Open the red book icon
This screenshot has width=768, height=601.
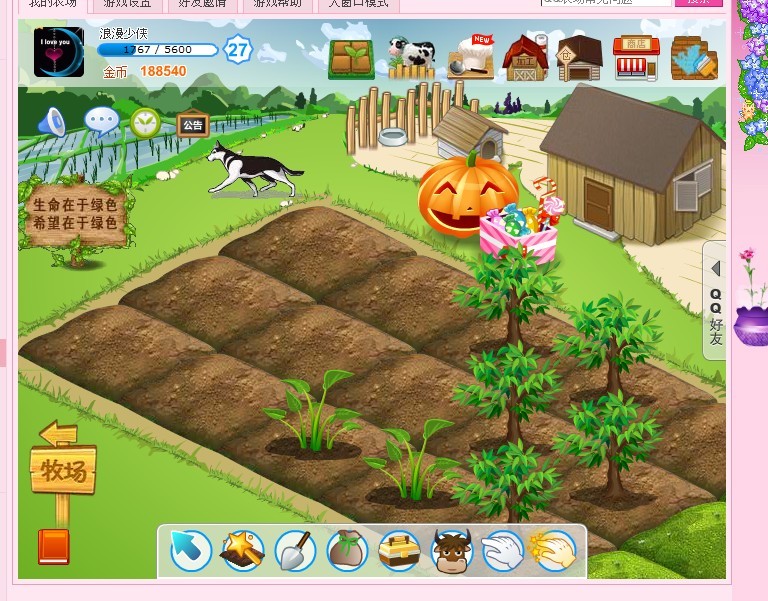54,546
